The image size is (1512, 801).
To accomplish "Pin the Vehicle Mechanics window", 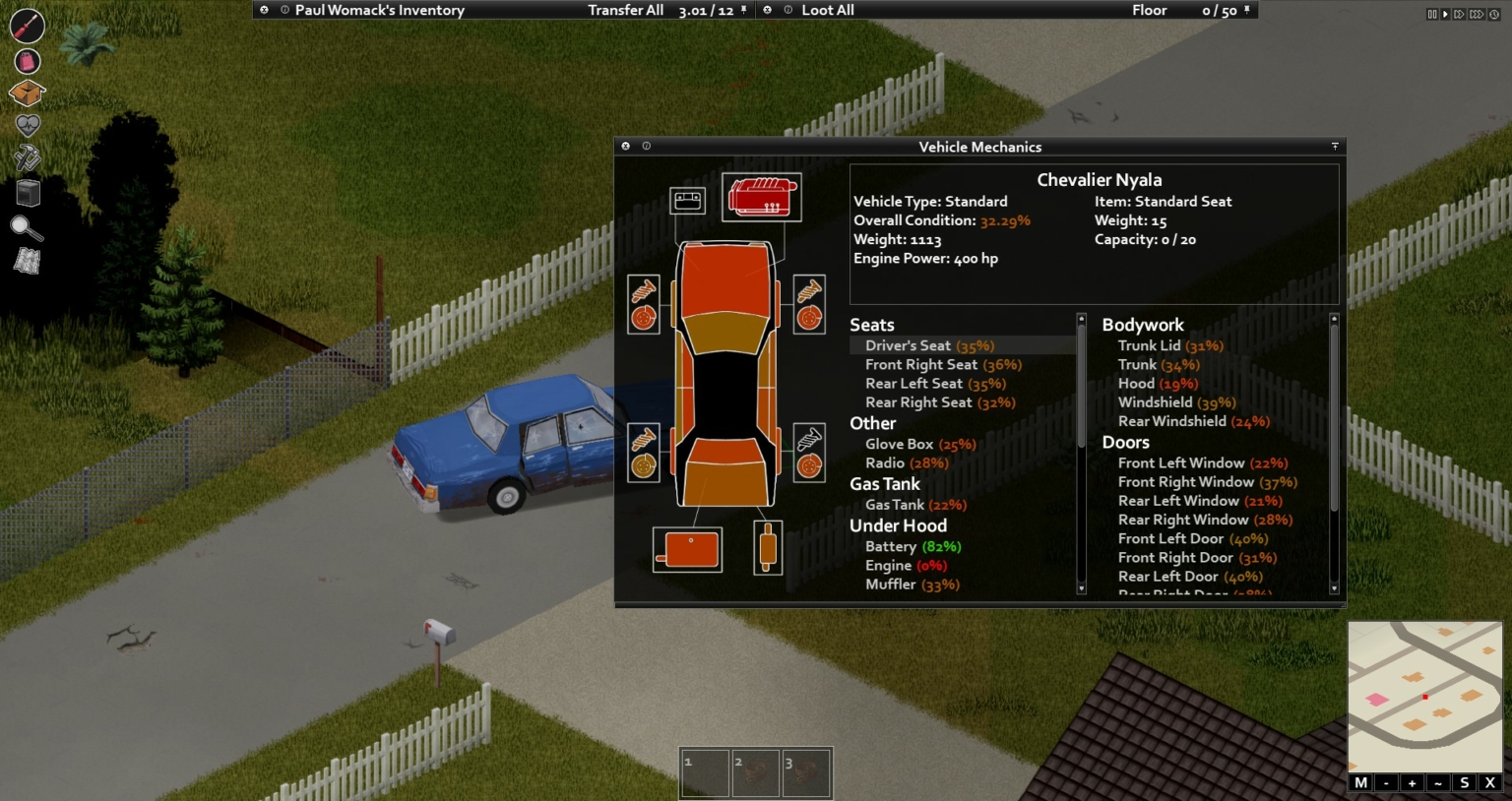I will [x=1335, y=146].
